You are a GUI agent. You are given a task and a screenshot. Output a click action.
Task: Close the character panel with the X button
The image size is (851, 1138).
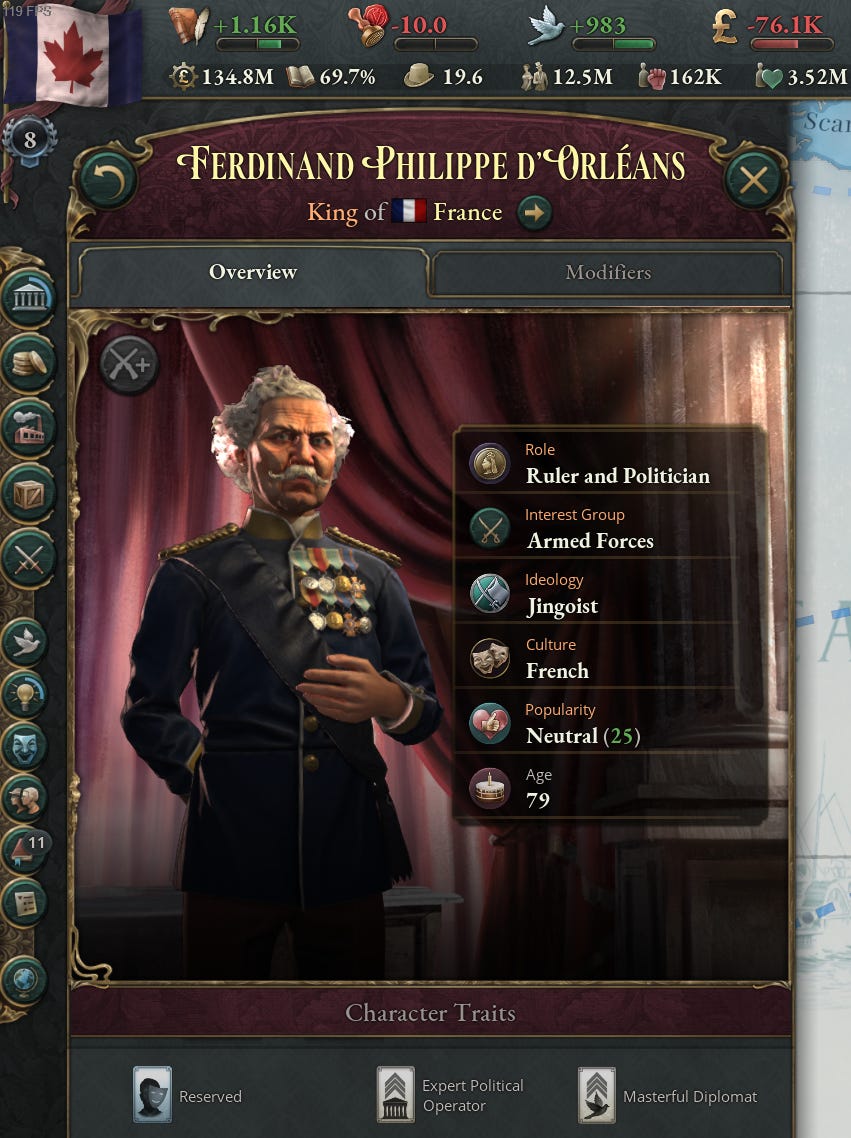(753, 181)
